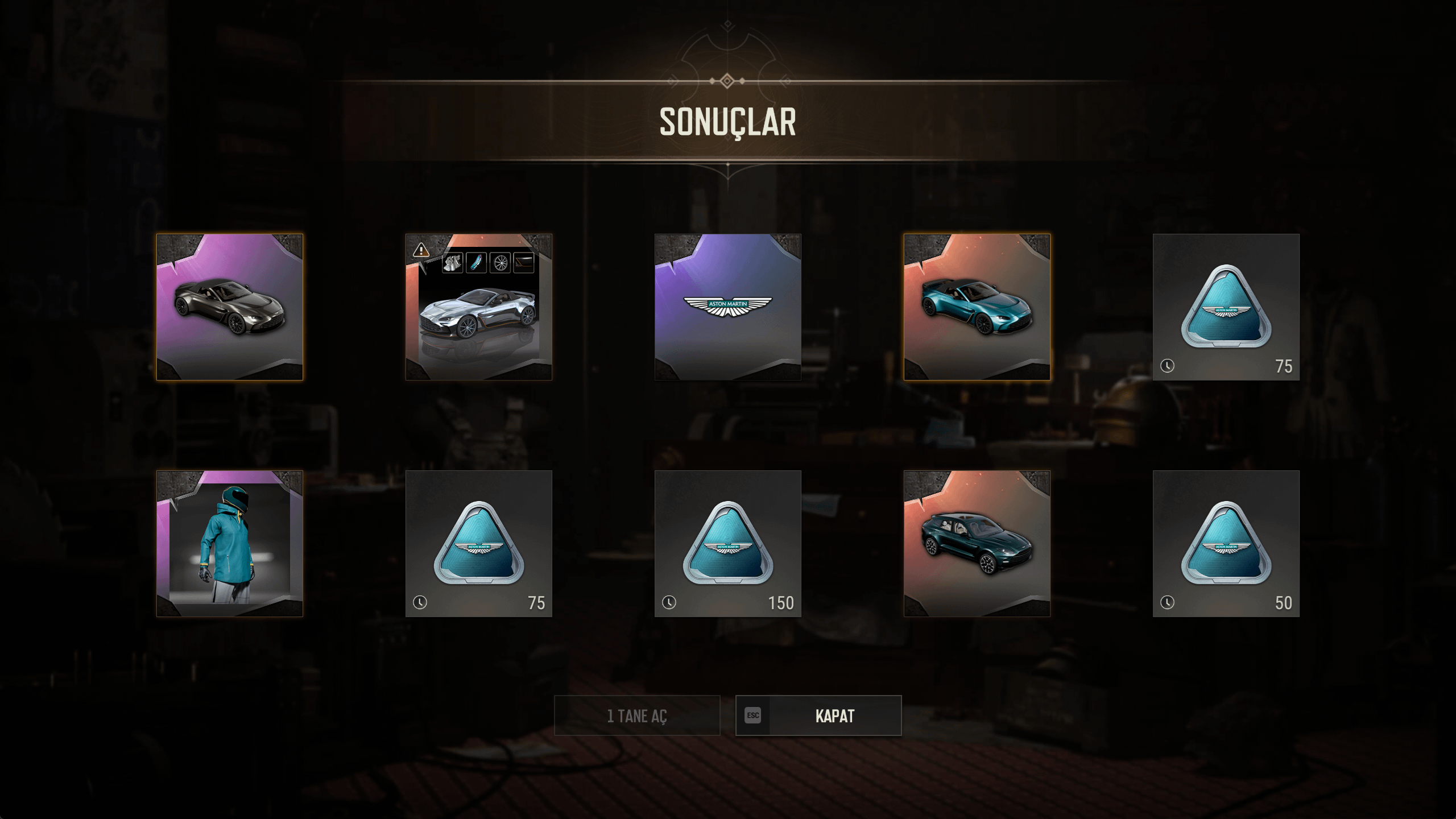Click the 1 TANE AÇ button
The image size is (1456, 819).
[637, 715]
